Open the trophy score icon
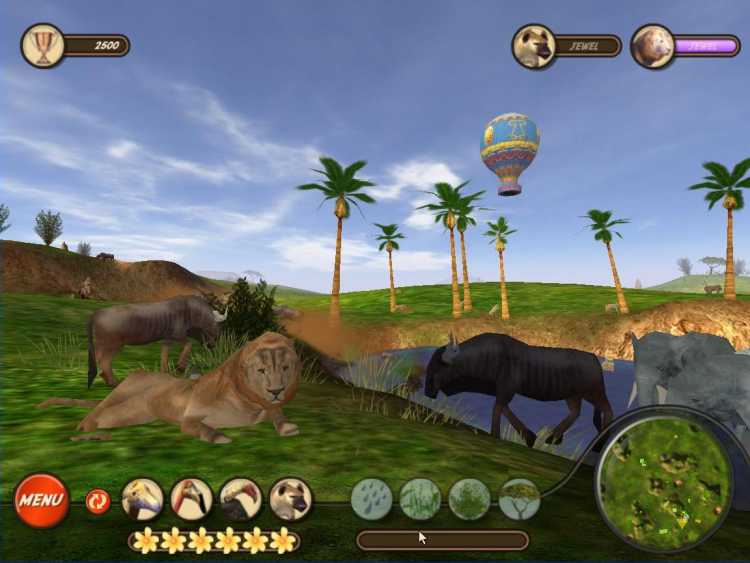 [x=43, y=45]
